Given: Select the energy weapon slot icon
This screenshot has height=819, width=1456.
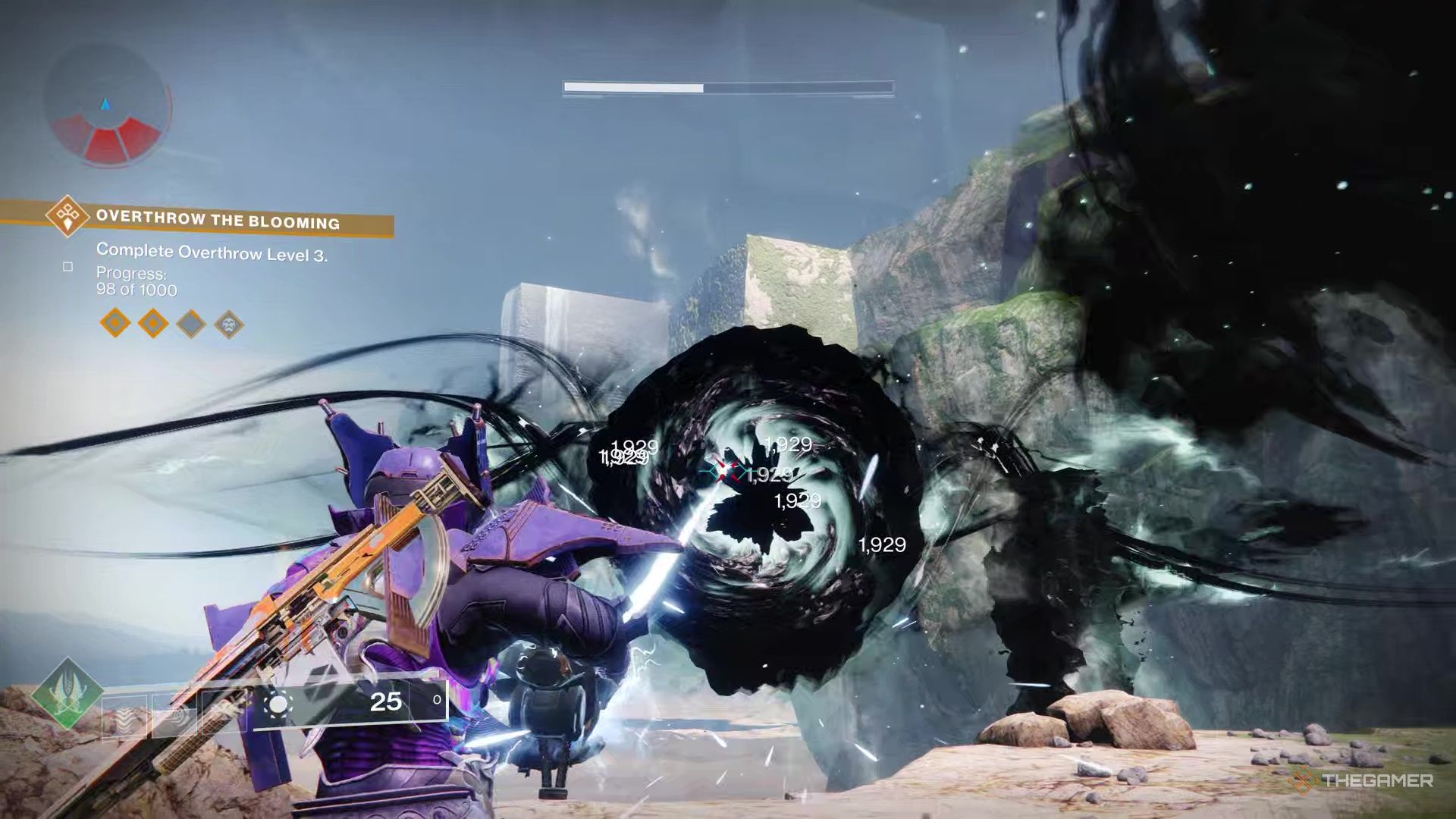Looking at the screenshot, I should 174,713.
